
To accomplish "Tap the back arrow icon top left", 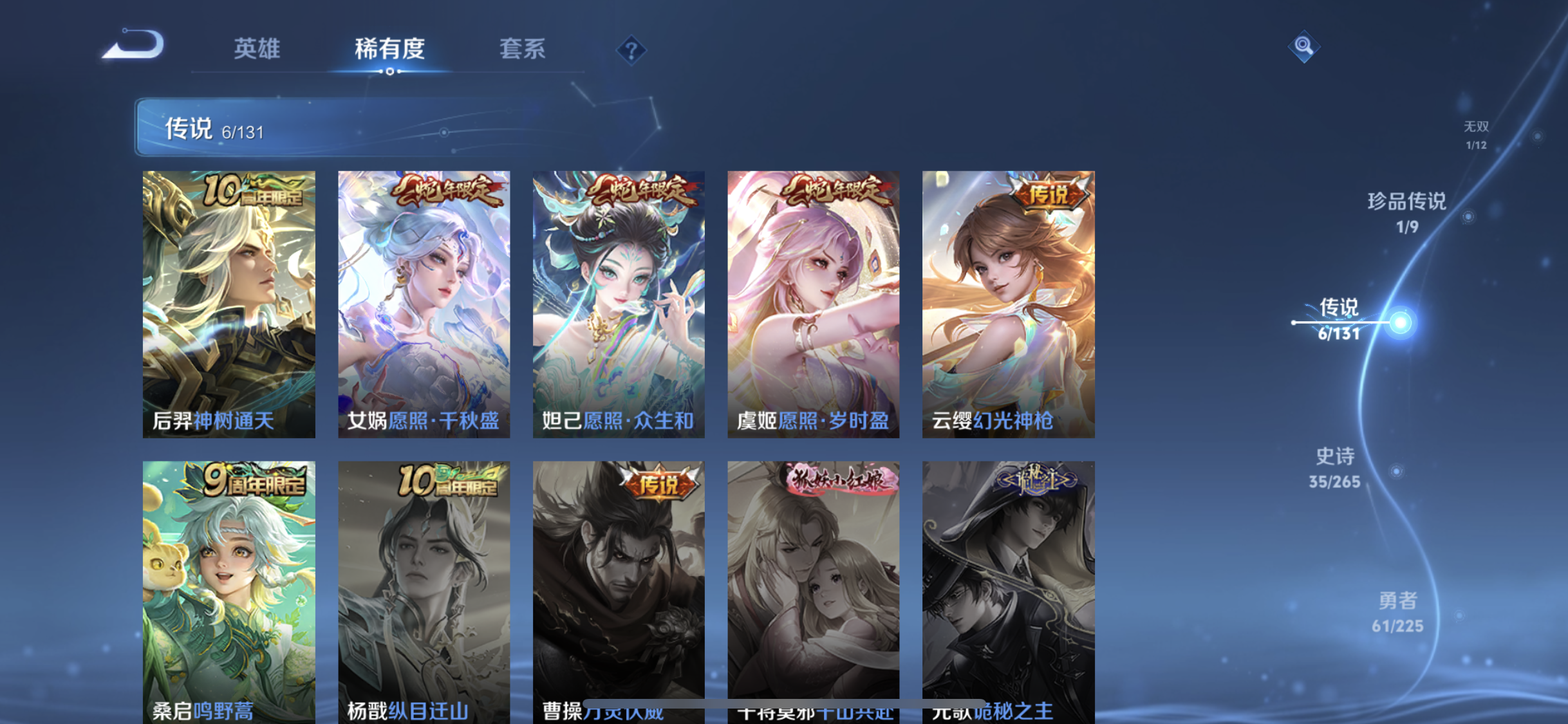I will 132,43.
